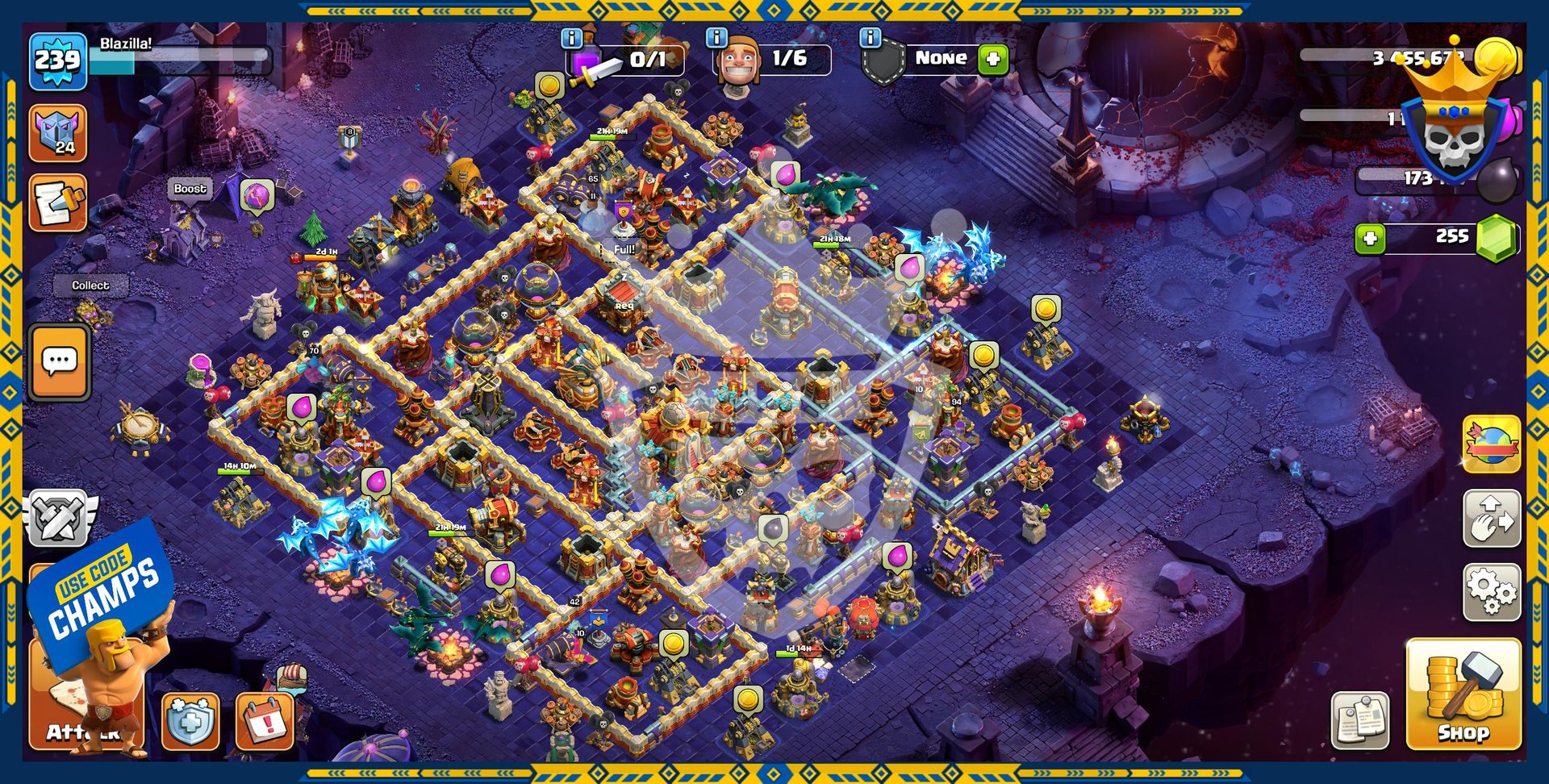
Task: Tap the globe icon button
Action: coord(1492,444)
